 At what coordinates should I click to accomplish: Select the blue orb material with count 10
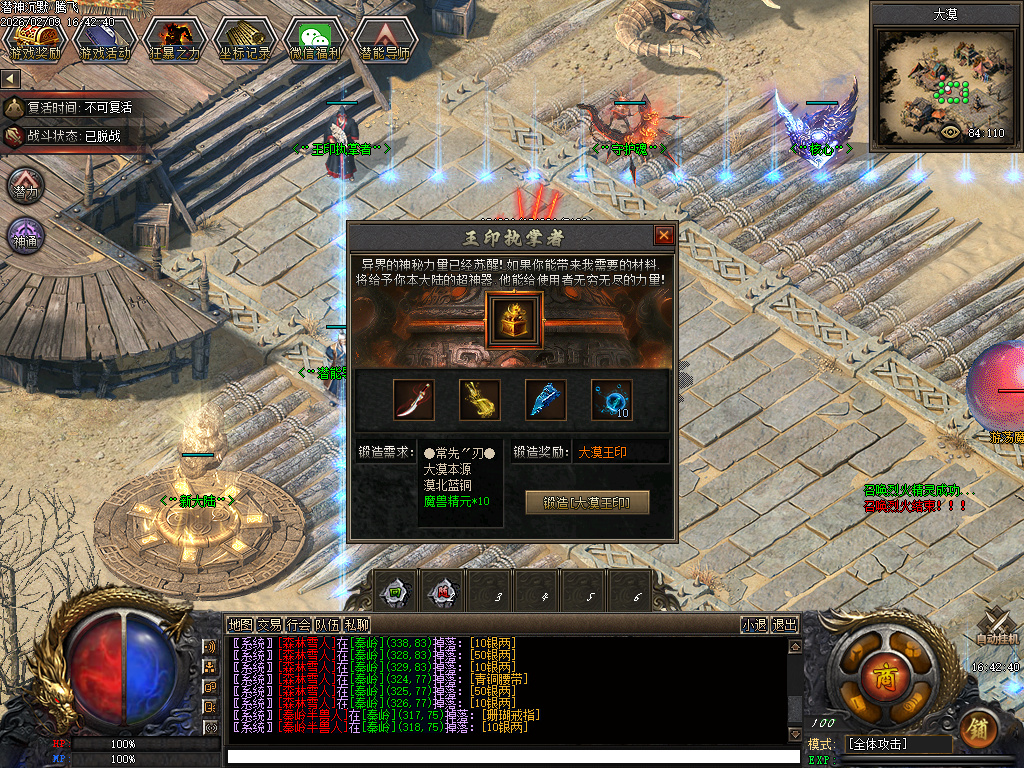611,399
